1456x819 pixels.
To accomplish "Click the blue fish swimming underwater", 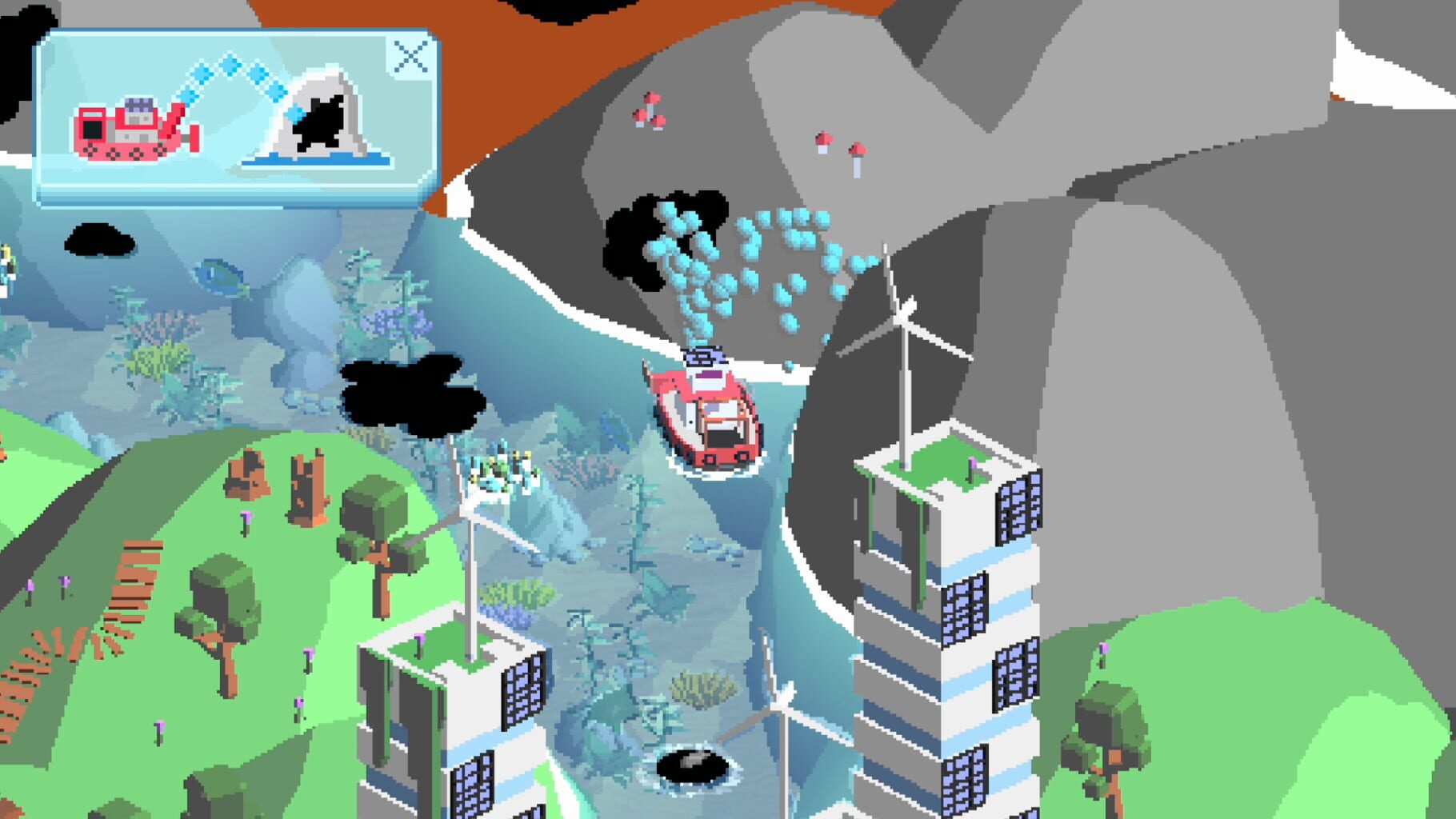I will click(x=220, y=276).
